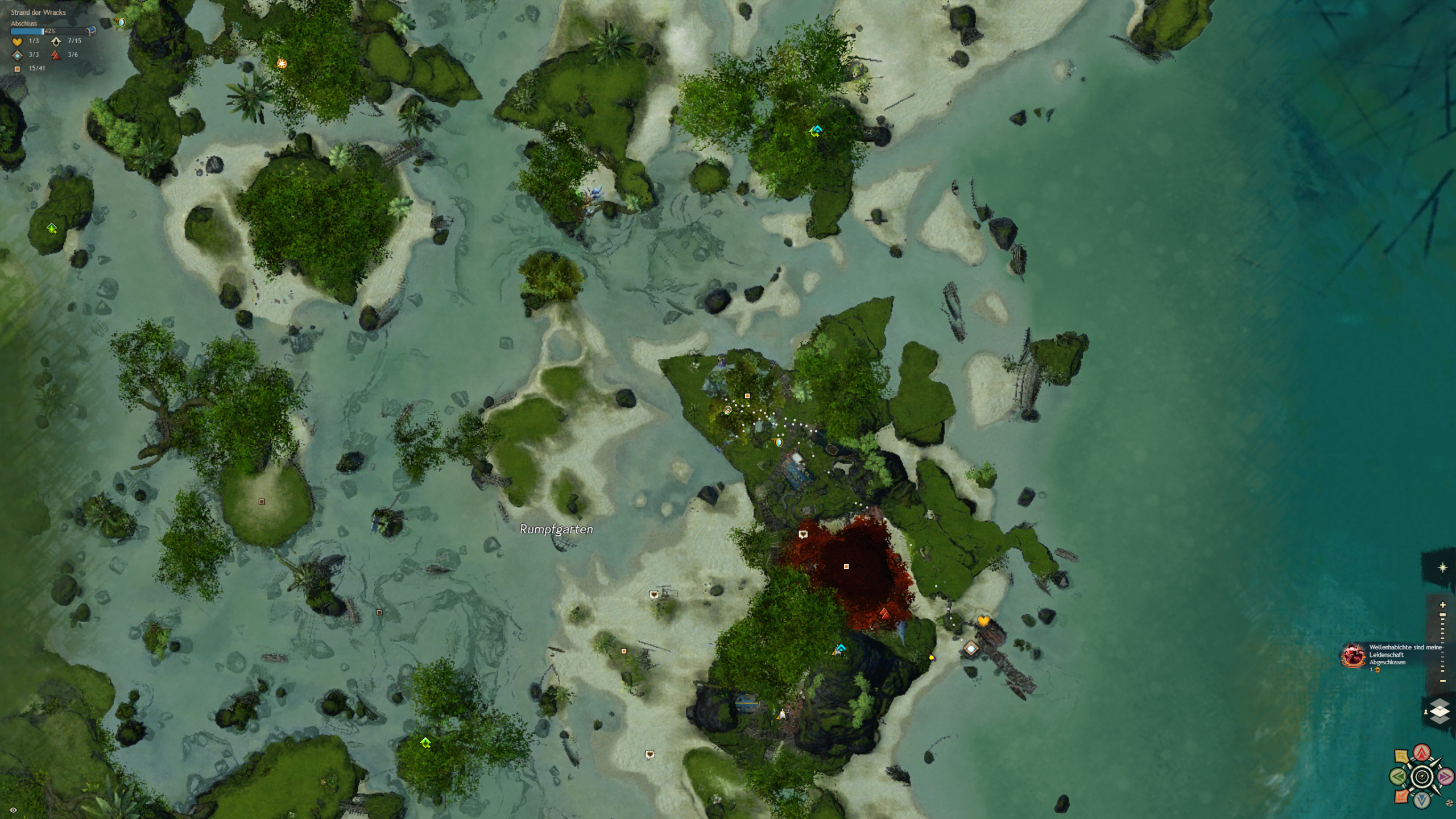
Task: Click the completed waypoint diamond by the dock
Action: [x=971, y=648]
